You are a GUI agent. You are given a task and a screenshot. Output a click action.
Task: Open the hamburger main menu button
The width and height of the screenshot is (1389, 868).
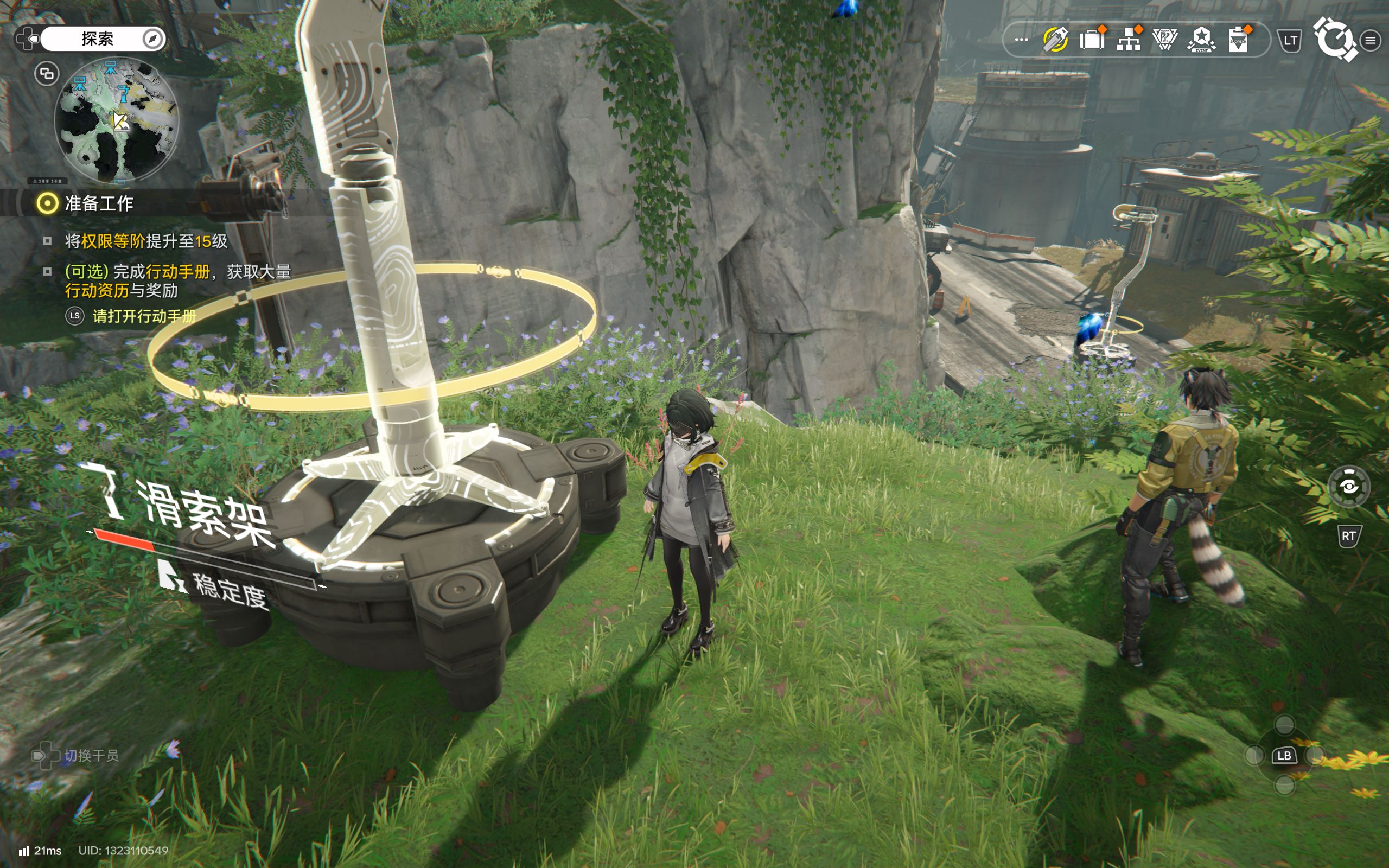pyautogui.click(x=1371, y=40)
